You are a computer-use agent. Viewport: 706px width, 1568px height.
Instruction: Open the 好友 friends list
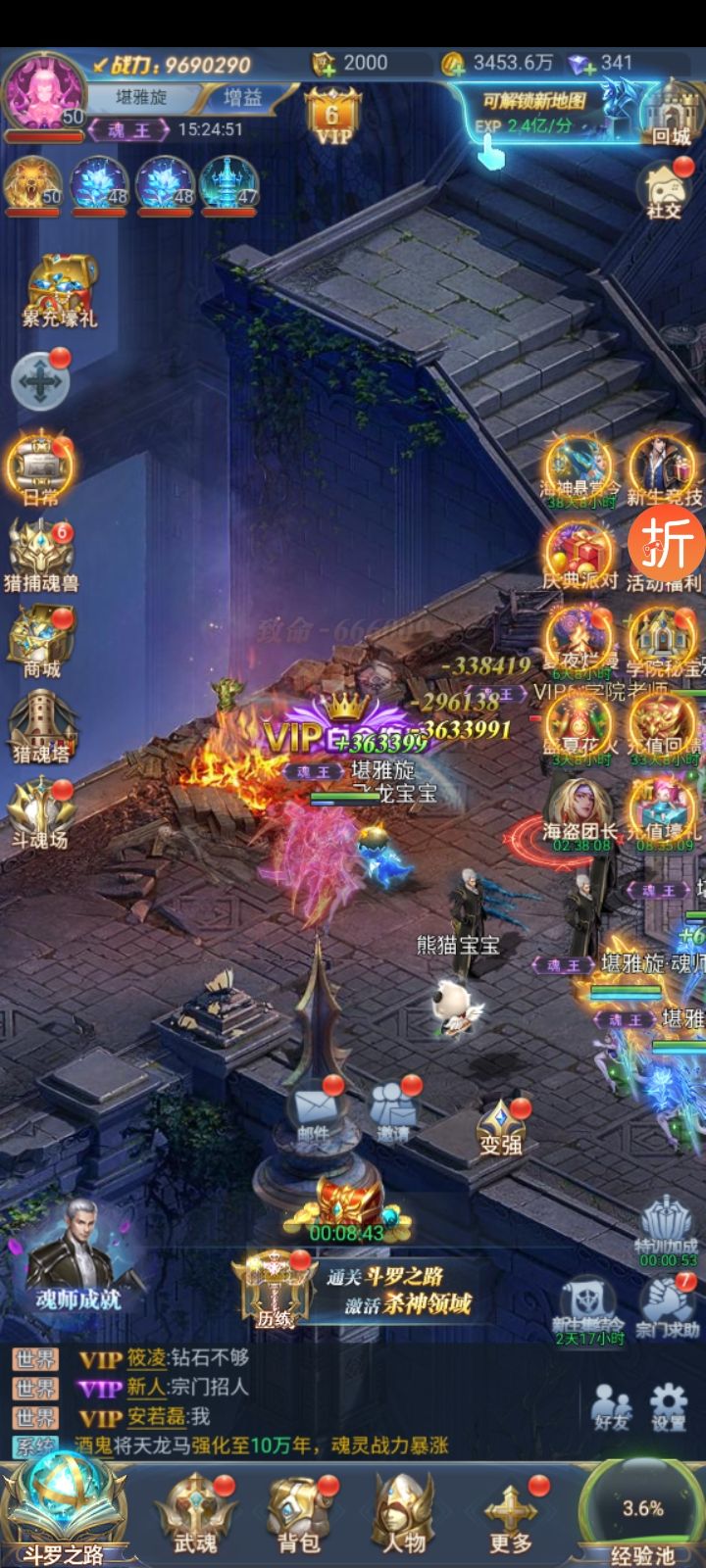click(x=611, y=1406)
